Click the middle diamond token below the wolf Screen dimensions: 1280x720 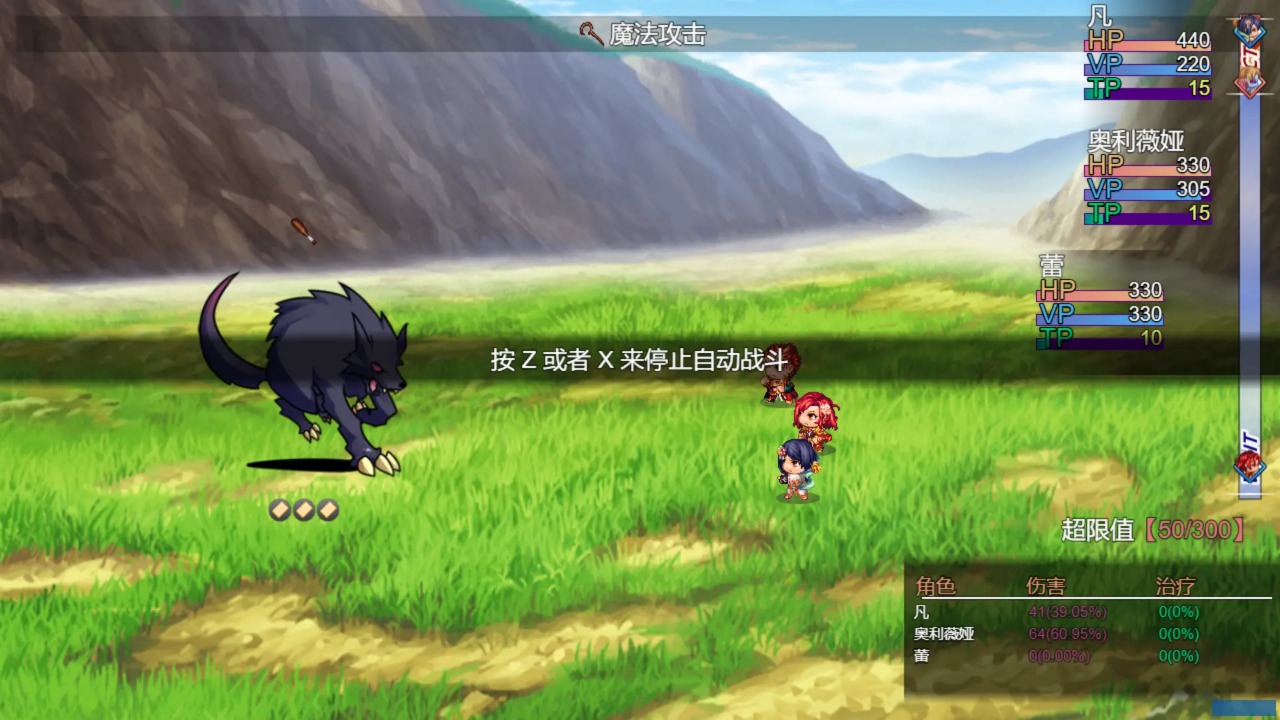[x=302, y=508]
